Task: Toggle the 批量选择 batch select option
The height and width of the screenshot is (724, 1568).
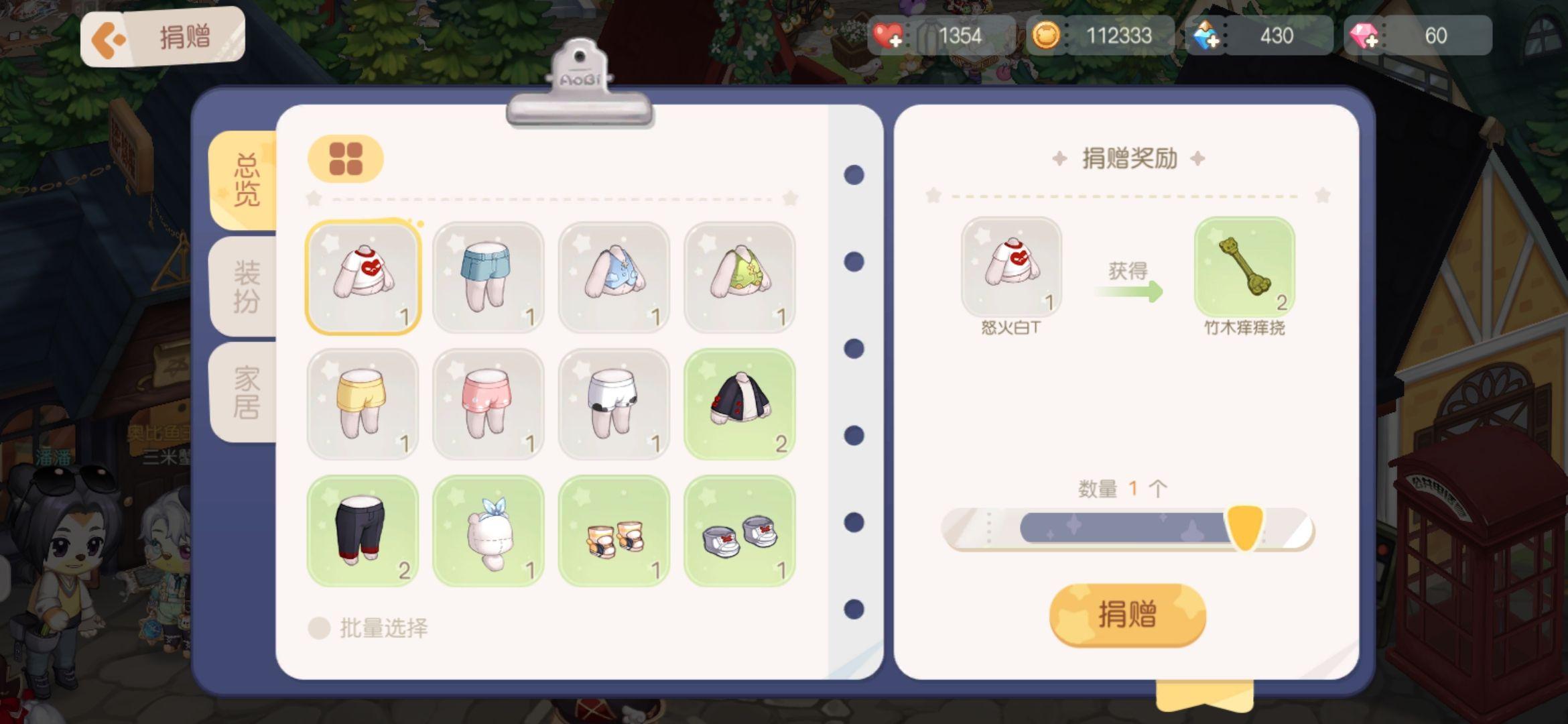Action: 320,628
